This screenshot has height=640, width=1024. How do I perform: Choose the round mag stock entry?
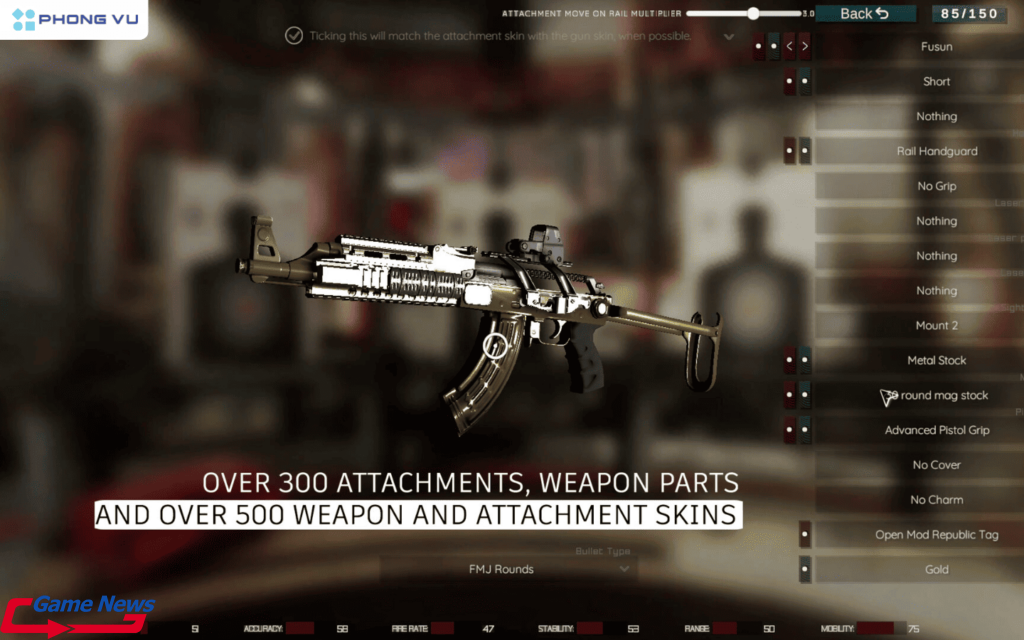pyautogui.click(x=938, y=395)
